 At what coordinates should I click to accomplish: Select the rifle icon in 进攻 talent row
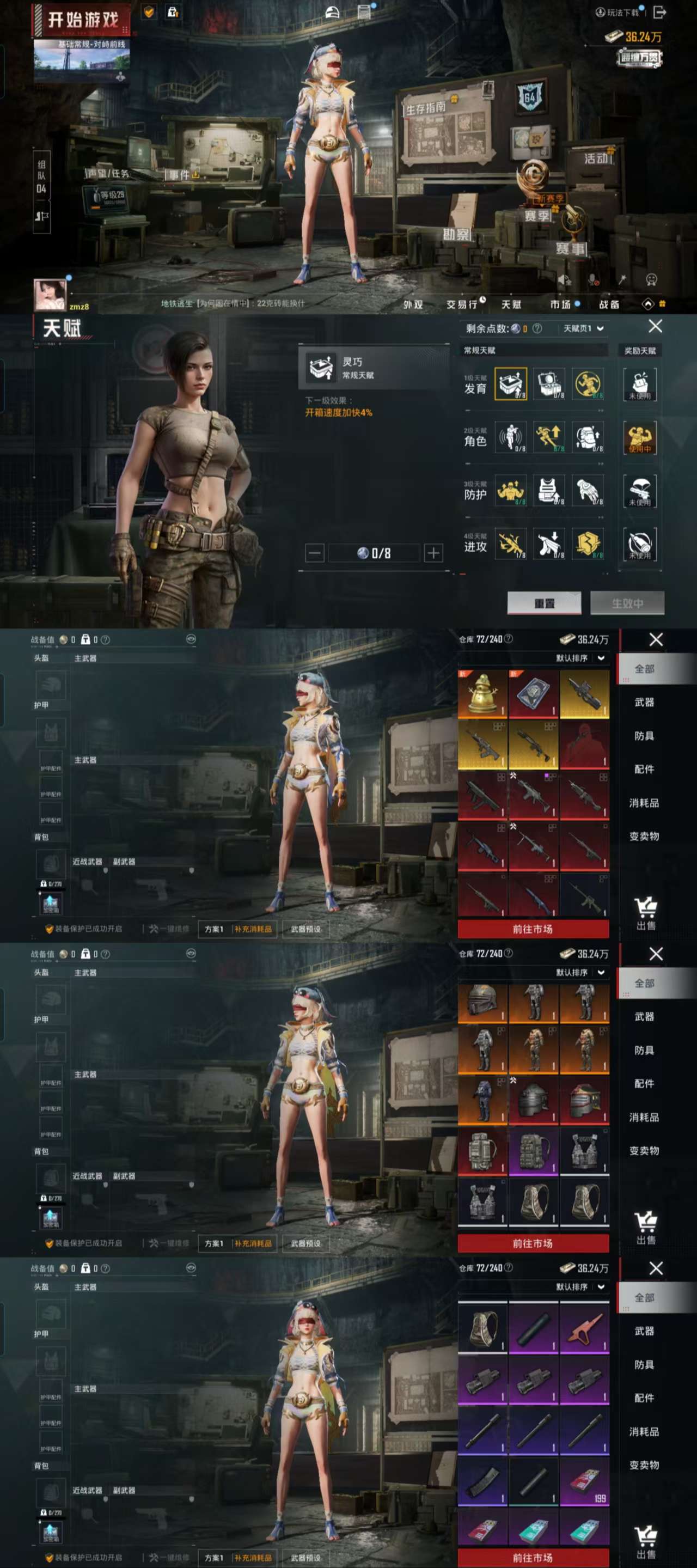pos(512,545)
